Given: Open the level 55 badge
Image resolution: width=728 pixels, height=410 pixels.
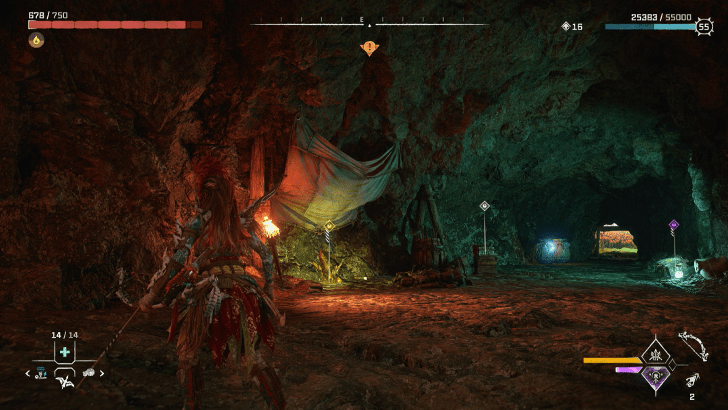Looking at the screenshot, I should click(x=704, y=27).
